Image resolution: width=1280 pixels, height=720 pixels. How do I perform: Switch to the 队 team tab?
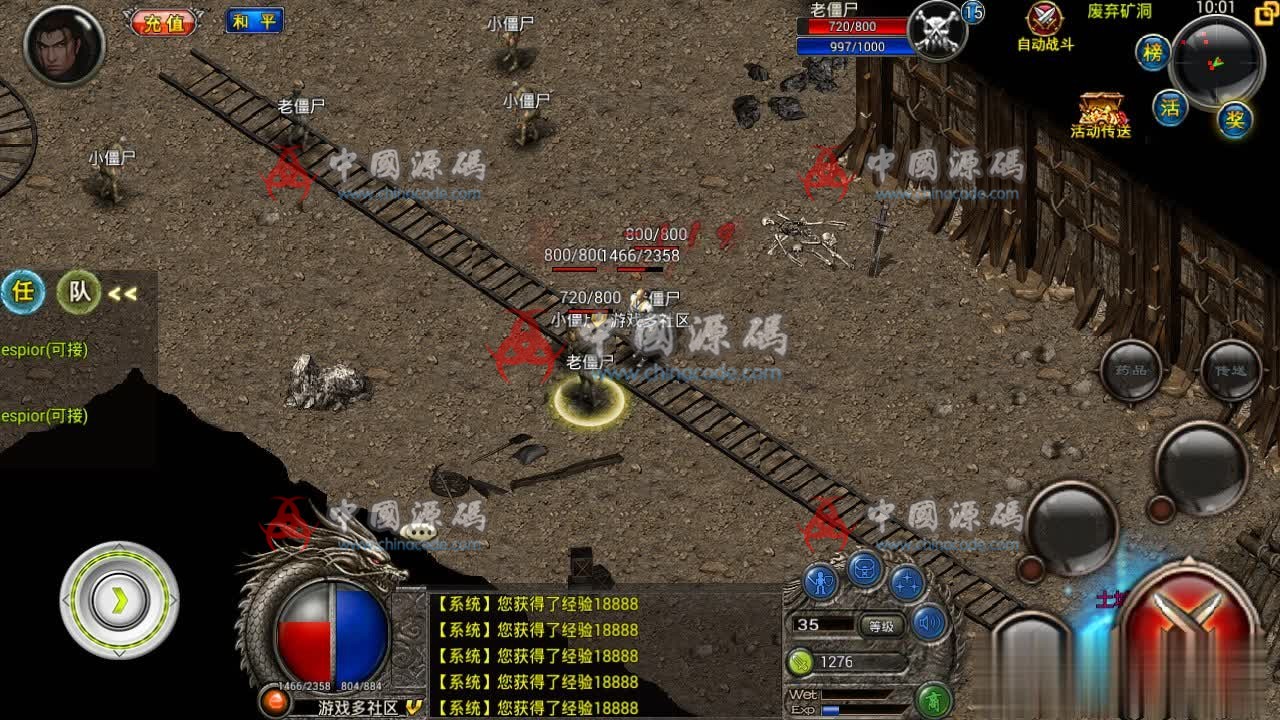(x=79, y=292)
